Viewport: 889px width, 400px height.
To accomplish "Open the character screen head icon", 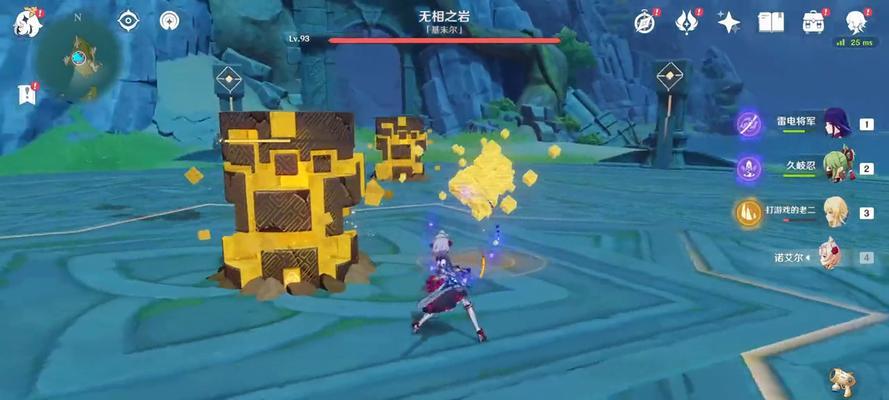I will (856, 22).
